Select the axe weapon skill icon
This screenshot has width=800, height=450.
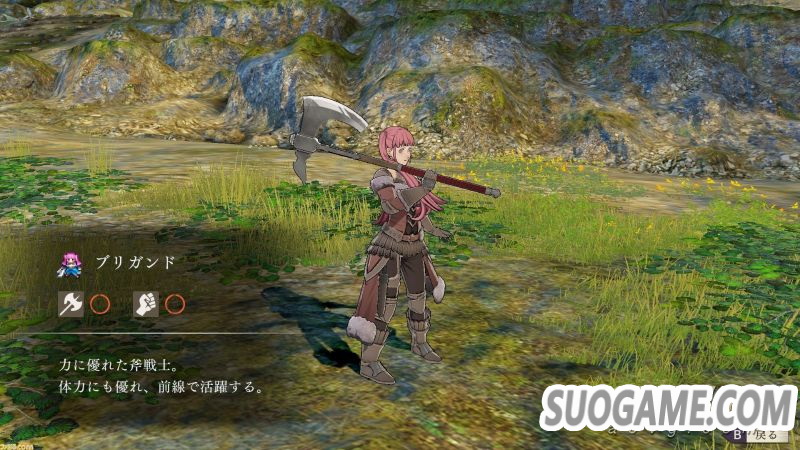pos(70,304)
